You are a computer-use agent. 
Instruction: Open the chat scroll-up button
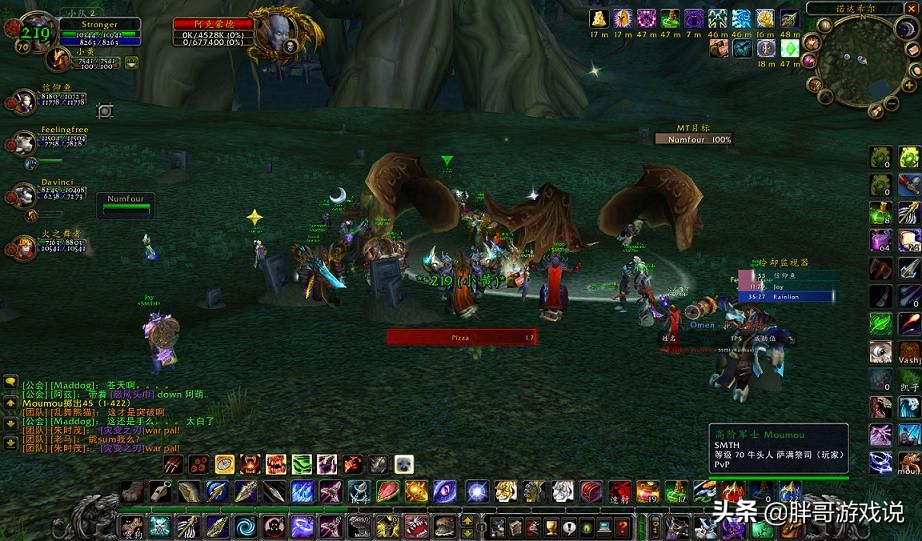(10, 381)
